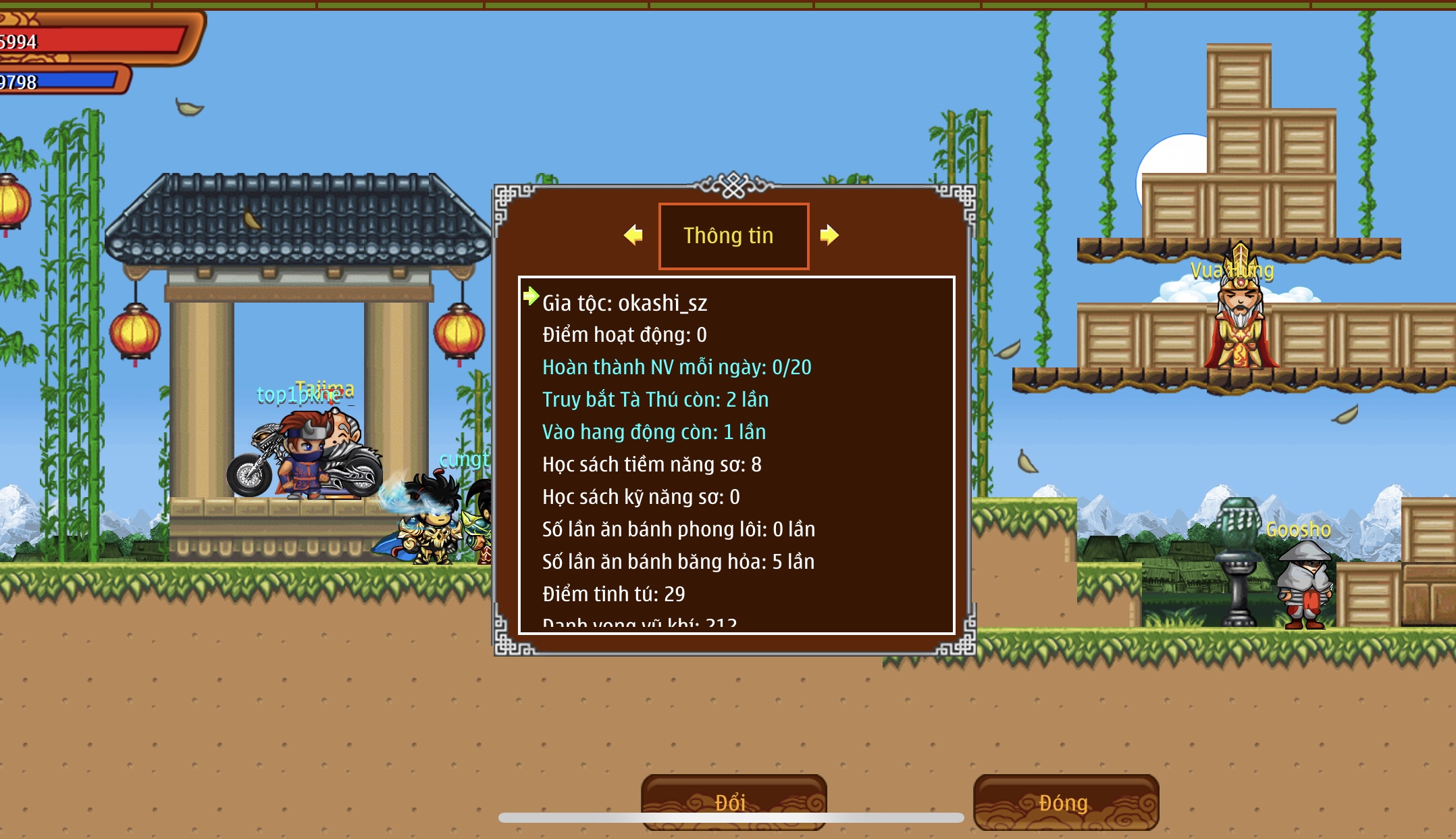Screen dimensions: 1456x839
Task: Choose Vào hang động còn entry
Action: (654, 432)
